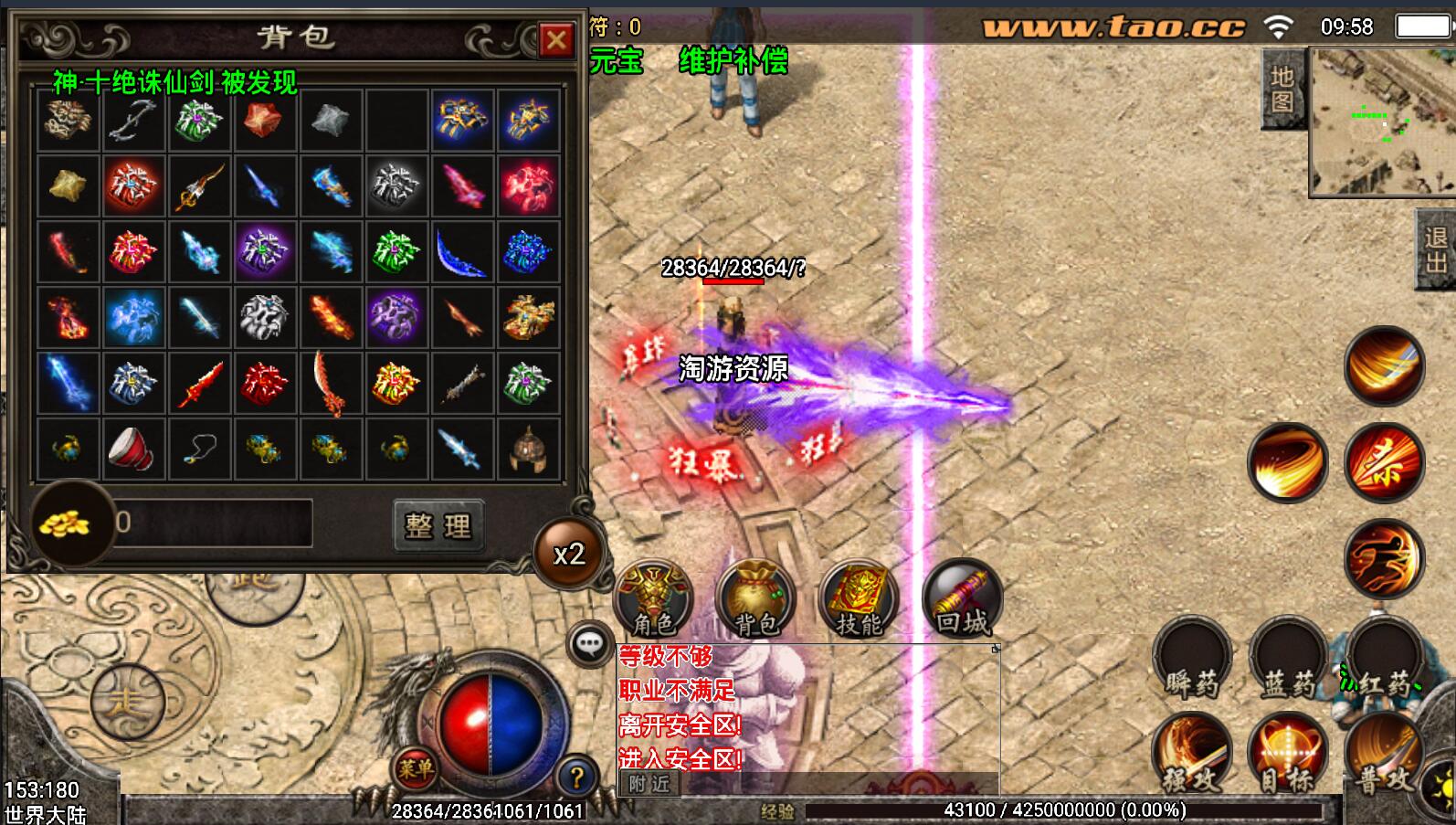Activate the 强攻 power attack skill
1456x825 pixels.
(1192, 754)
